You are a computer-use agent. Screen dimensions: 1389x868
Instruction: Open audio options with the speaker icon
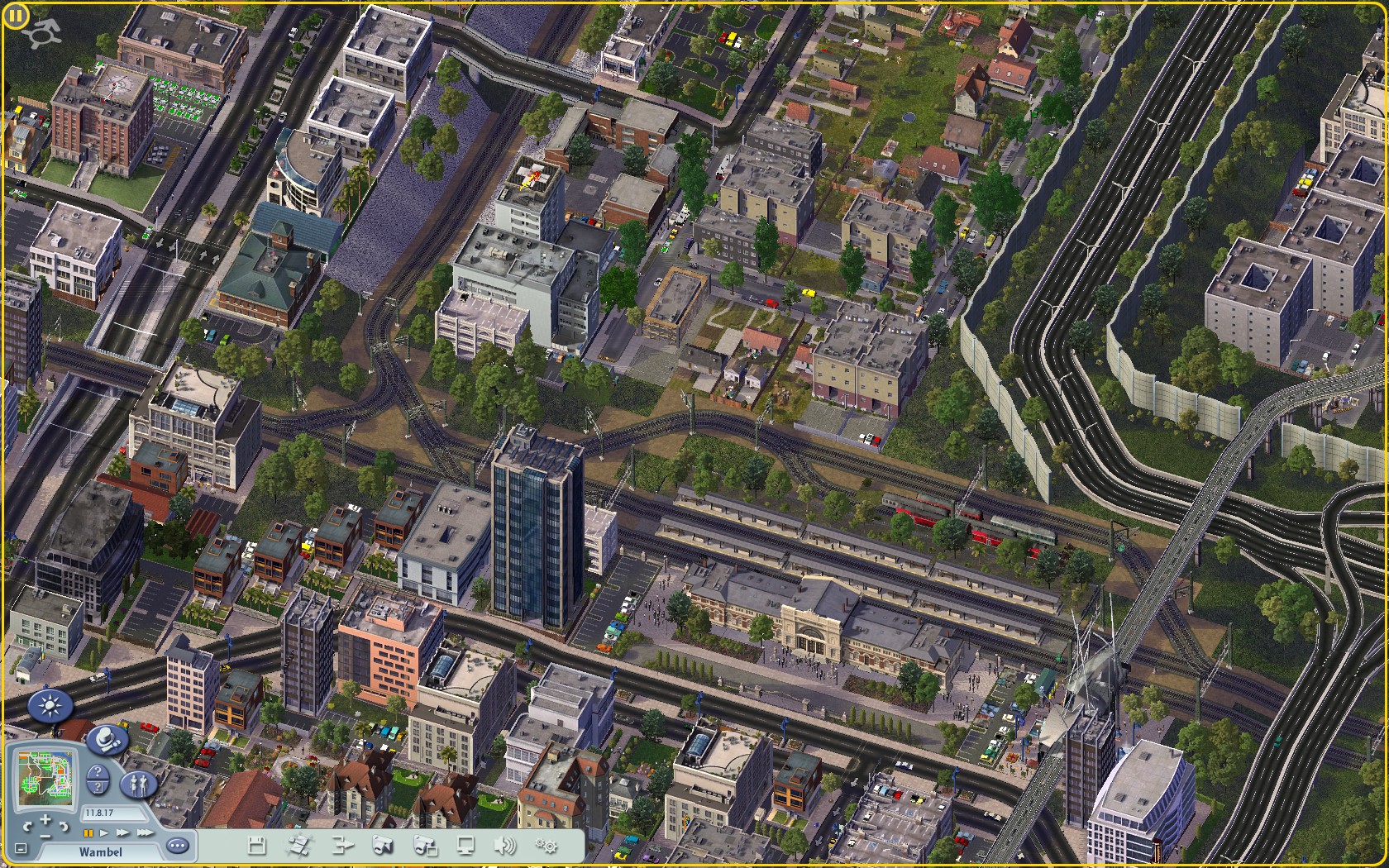coord(504,845)
